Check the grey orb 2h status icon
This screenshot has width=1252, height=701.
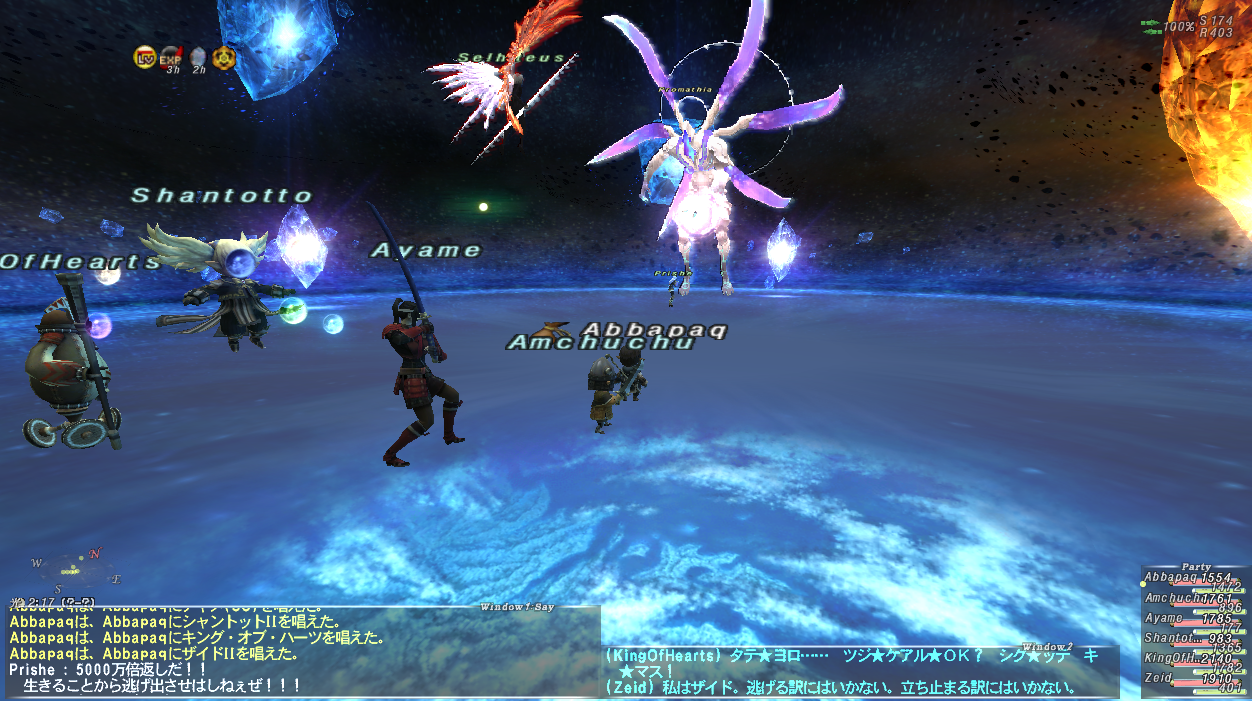point(198,57)
